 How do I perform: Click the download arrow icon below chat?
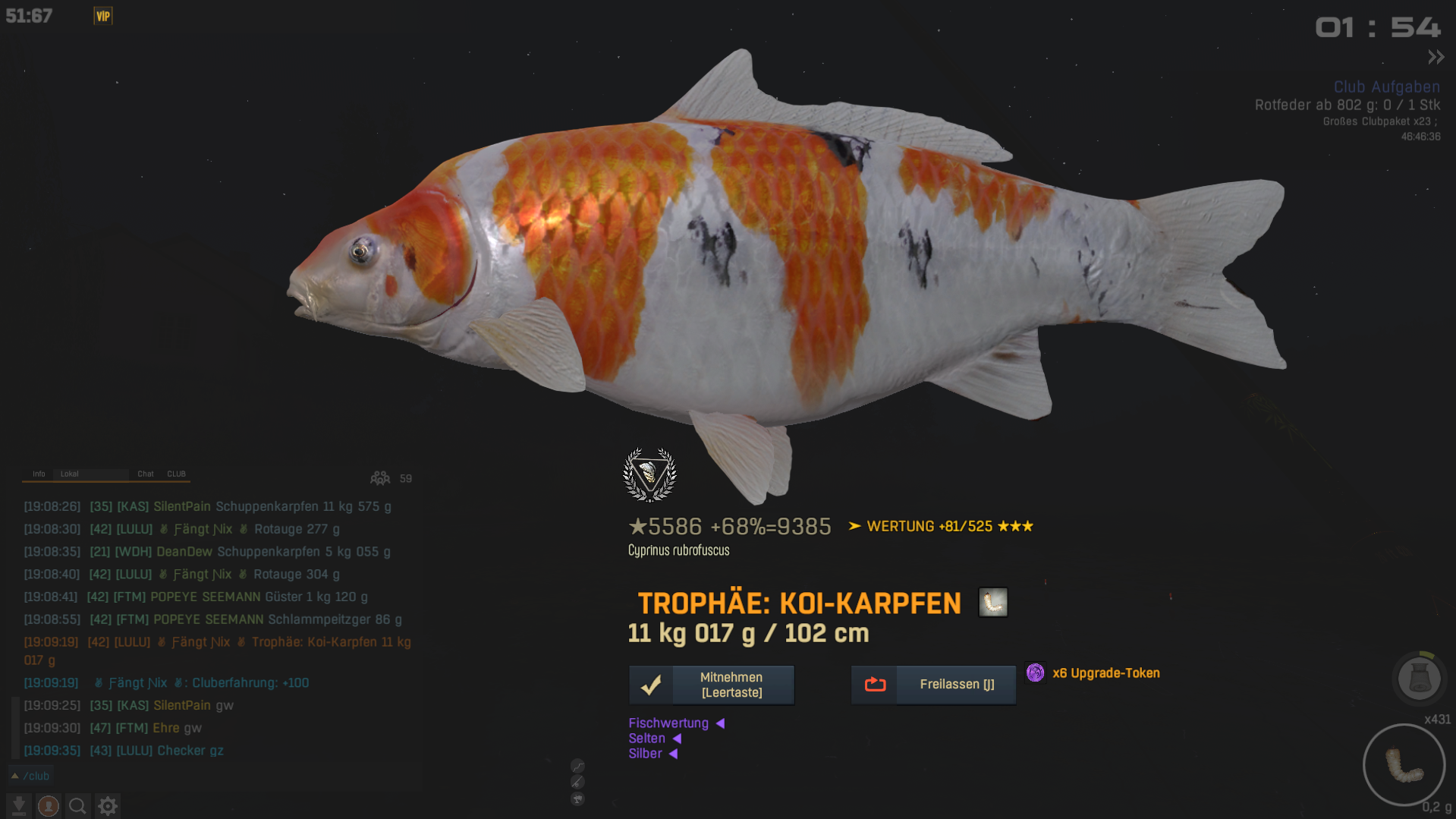(19, 805)
